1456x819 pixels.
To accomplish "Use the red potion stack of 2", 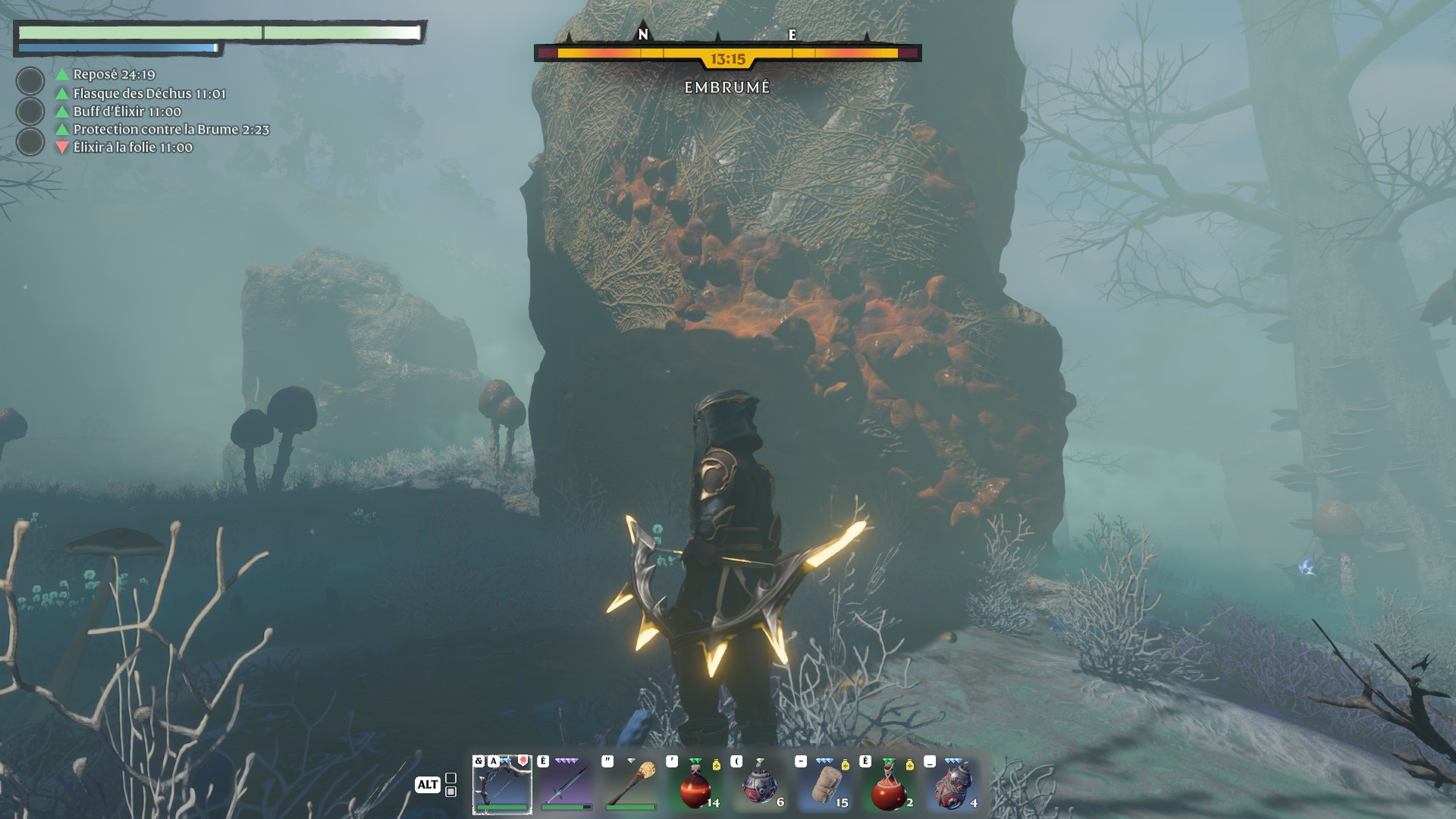I will 888,784.
